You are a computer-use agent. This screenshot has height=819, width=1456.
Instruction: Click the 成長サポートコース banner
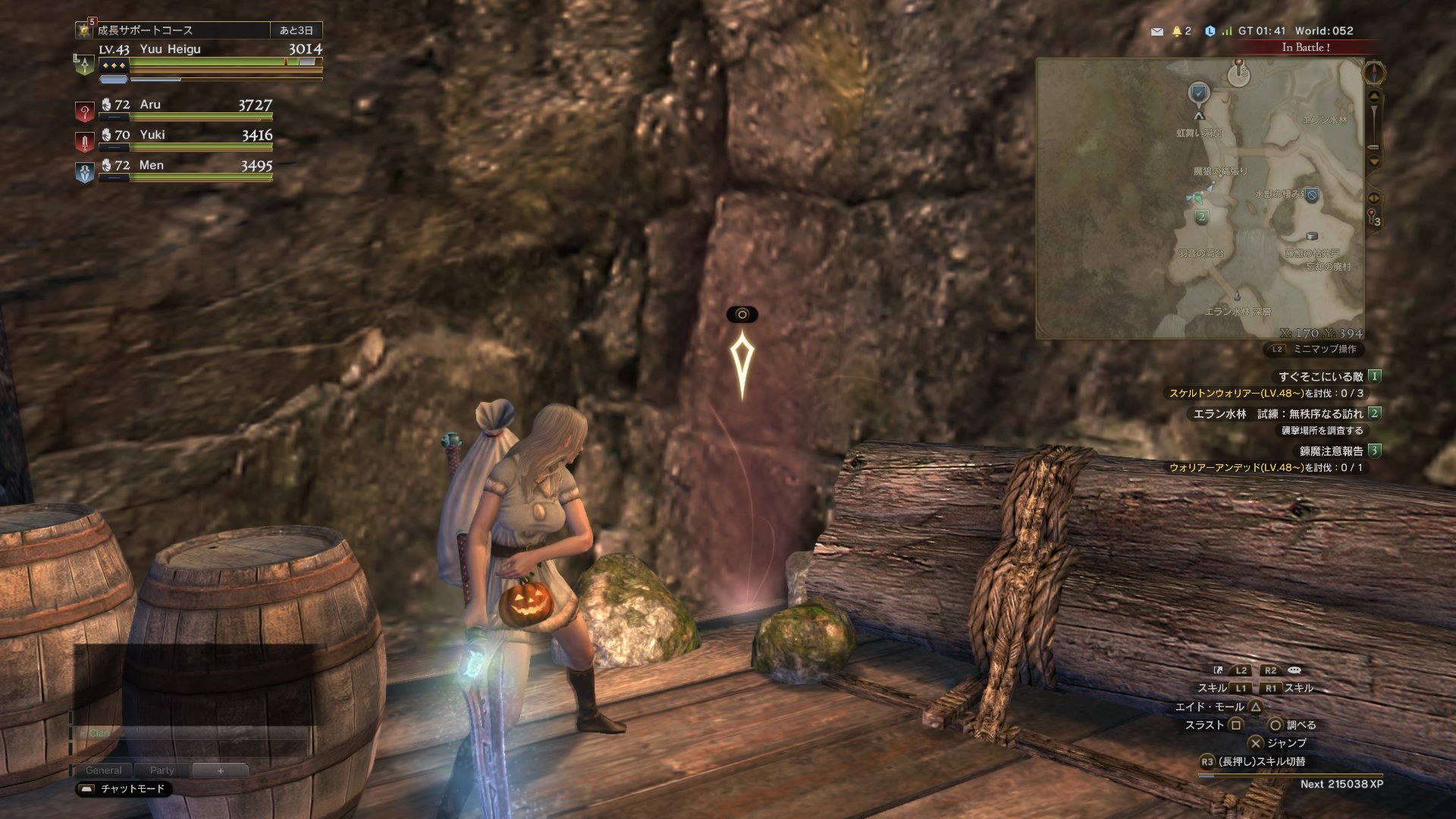tap(145, 30)
